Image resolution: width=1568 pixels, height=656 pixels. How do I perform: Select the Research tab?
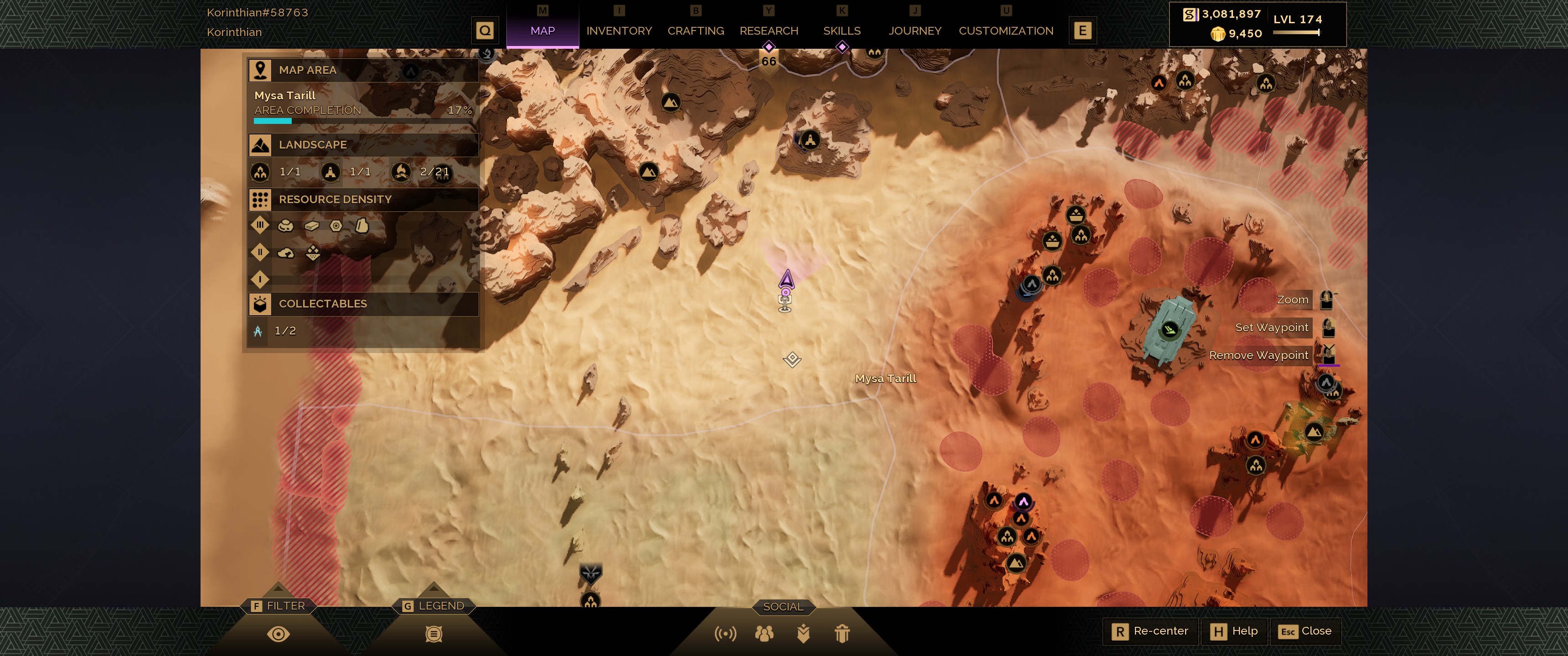[768, 31]
